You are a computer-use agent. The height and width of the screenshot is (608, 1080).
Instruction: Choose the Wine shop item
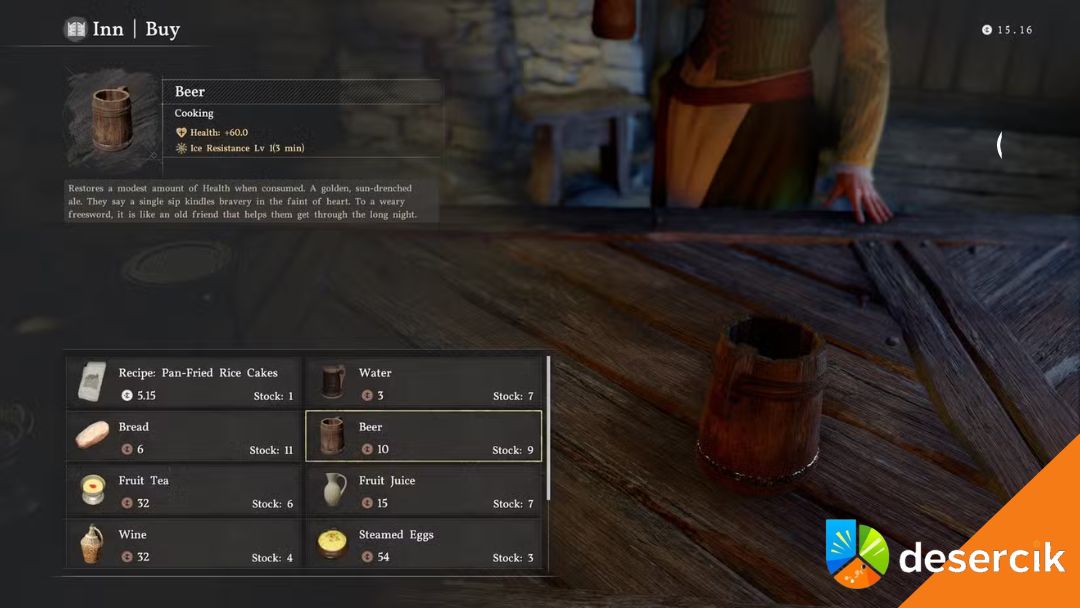click(184, 545)
